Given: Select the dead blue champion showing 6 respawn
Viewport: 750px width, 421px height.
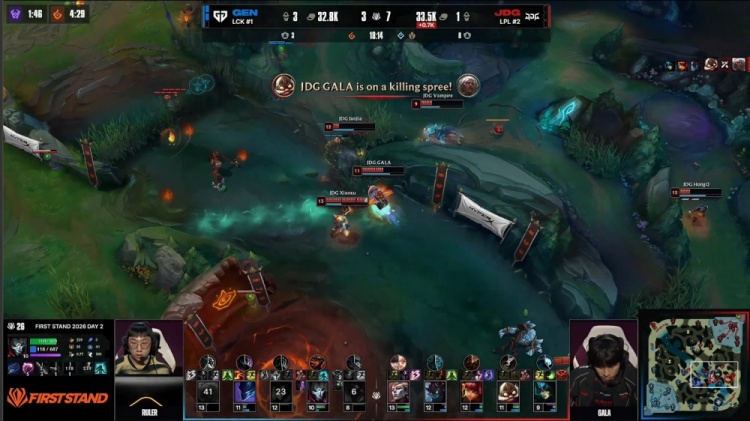Looking at the screenshot, I should pyautogui.click(x=354, y=392).
